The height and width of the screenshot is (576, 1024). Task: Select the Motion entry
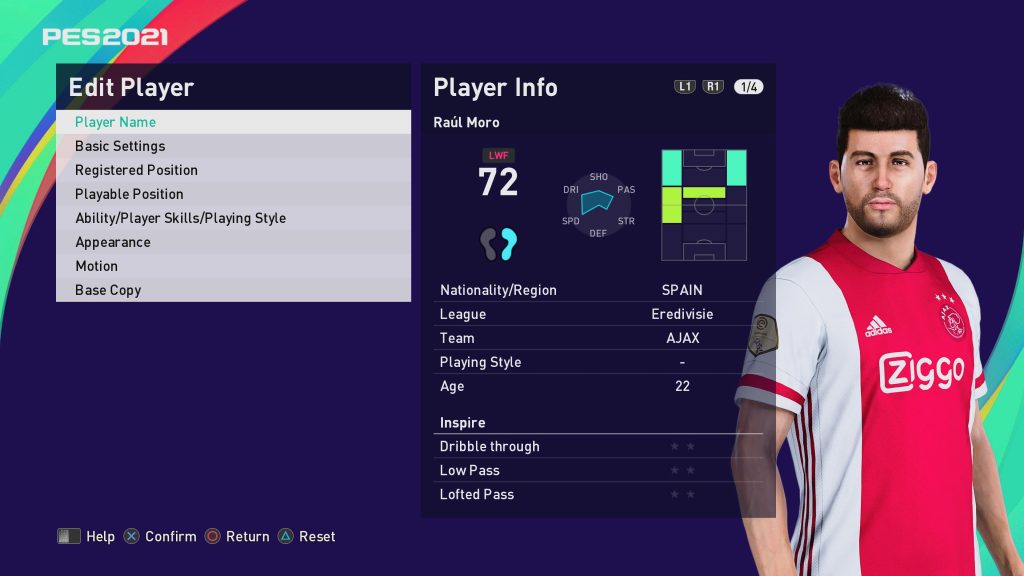pos(233,266)
